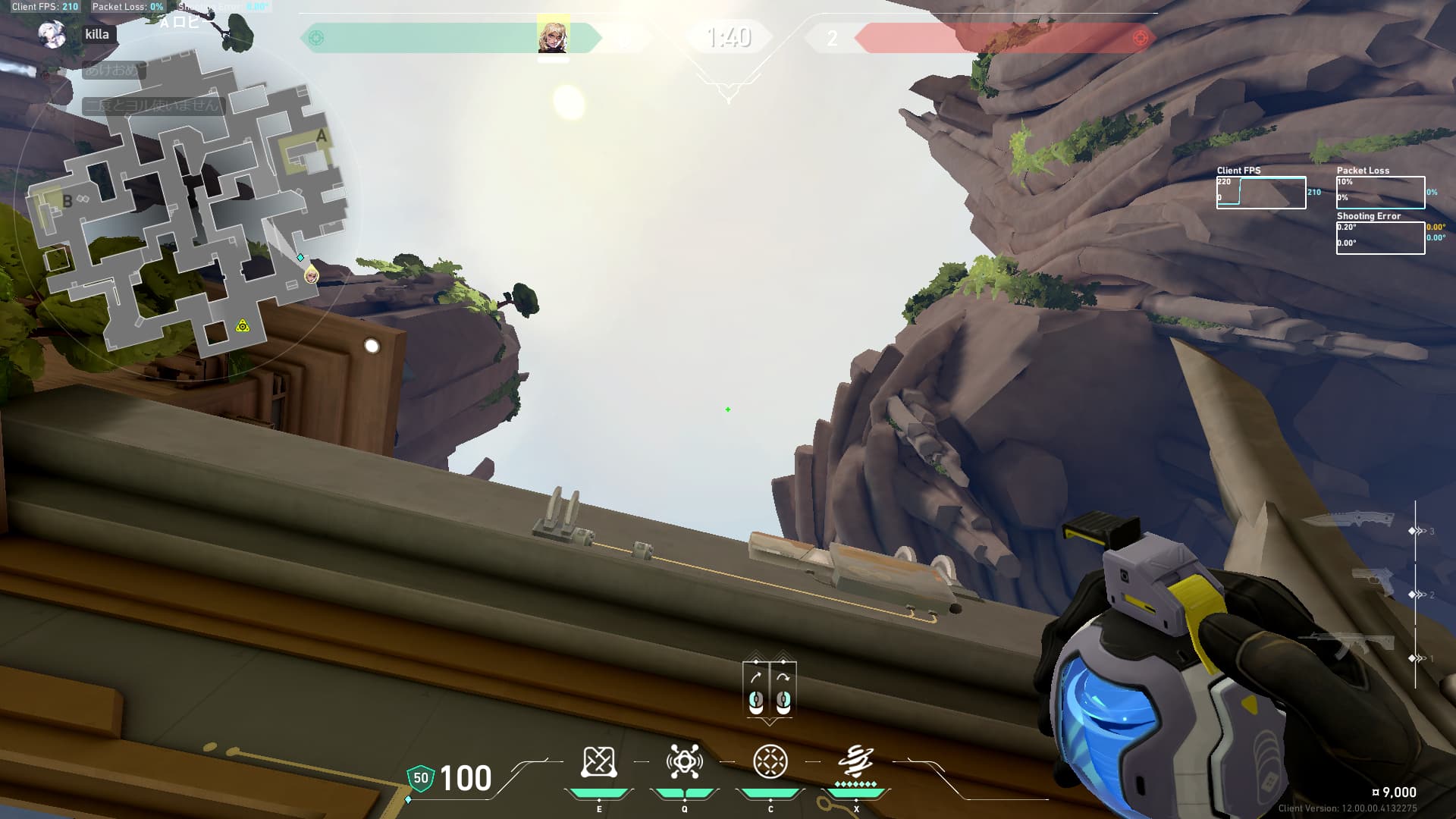Click the yellow spike marker on the minimap

243,326
